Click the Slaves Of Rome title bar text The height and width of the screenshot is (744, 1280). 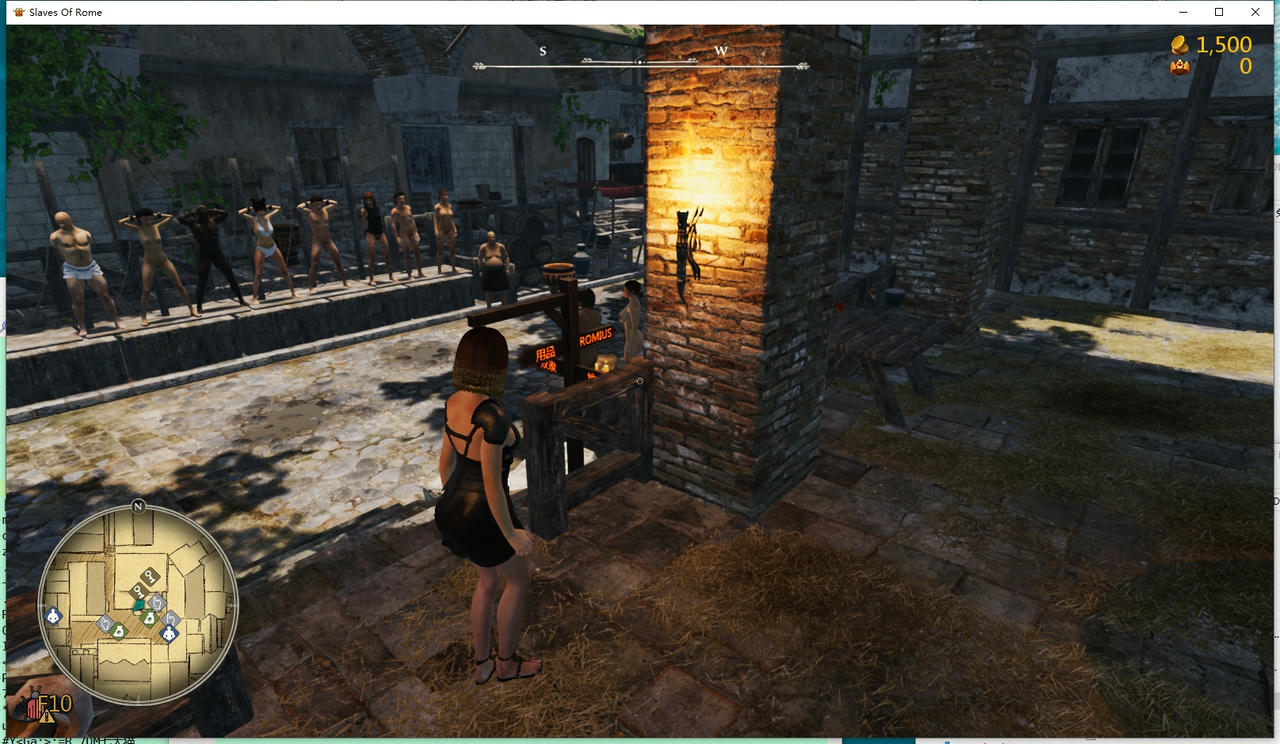66,12
